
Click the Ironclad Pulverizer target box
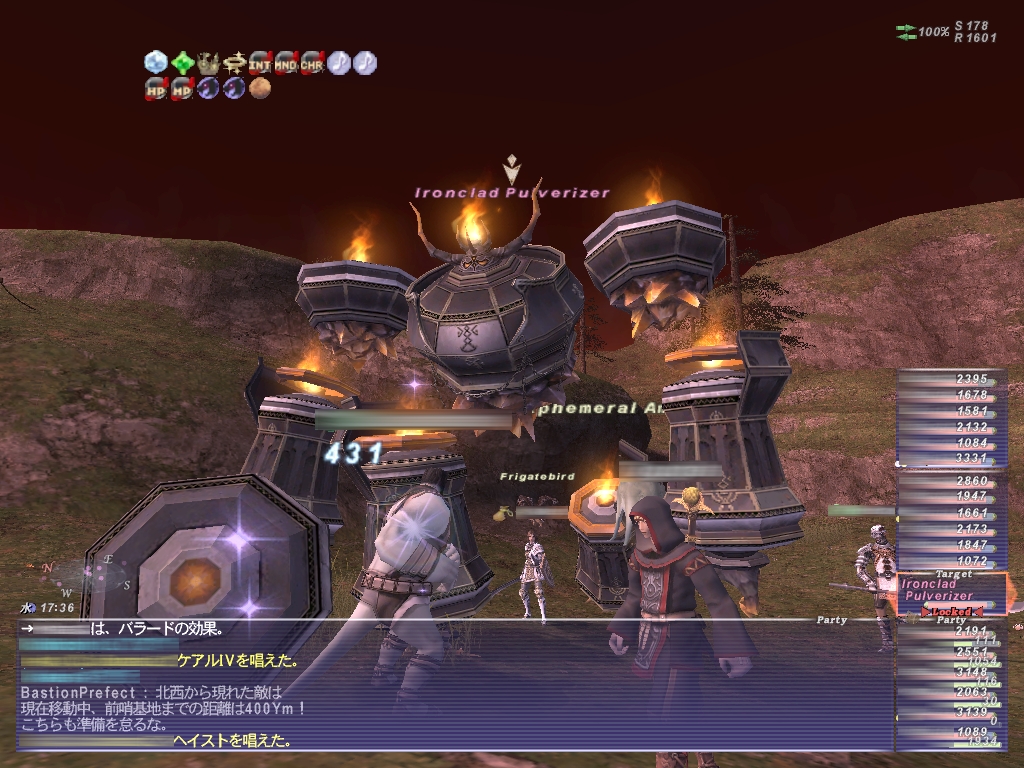950,591
